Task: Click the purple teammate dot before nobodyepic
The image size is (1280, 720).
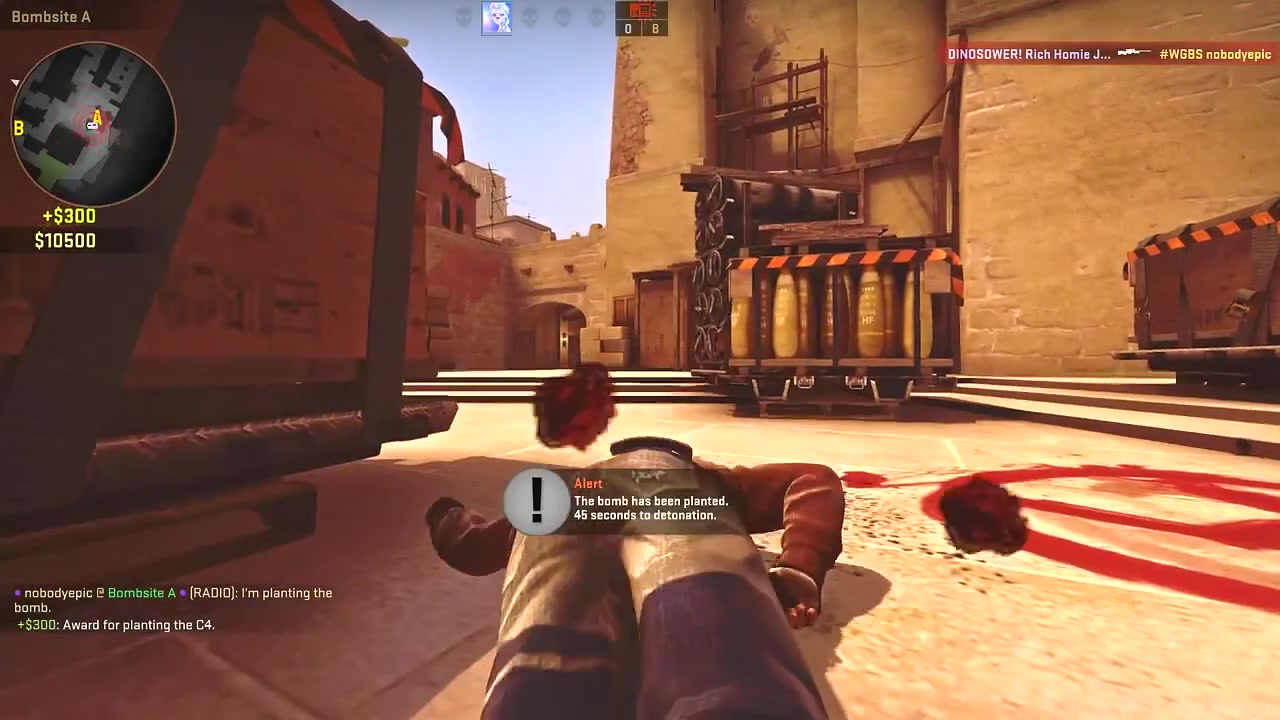Action: coord(17,592)
